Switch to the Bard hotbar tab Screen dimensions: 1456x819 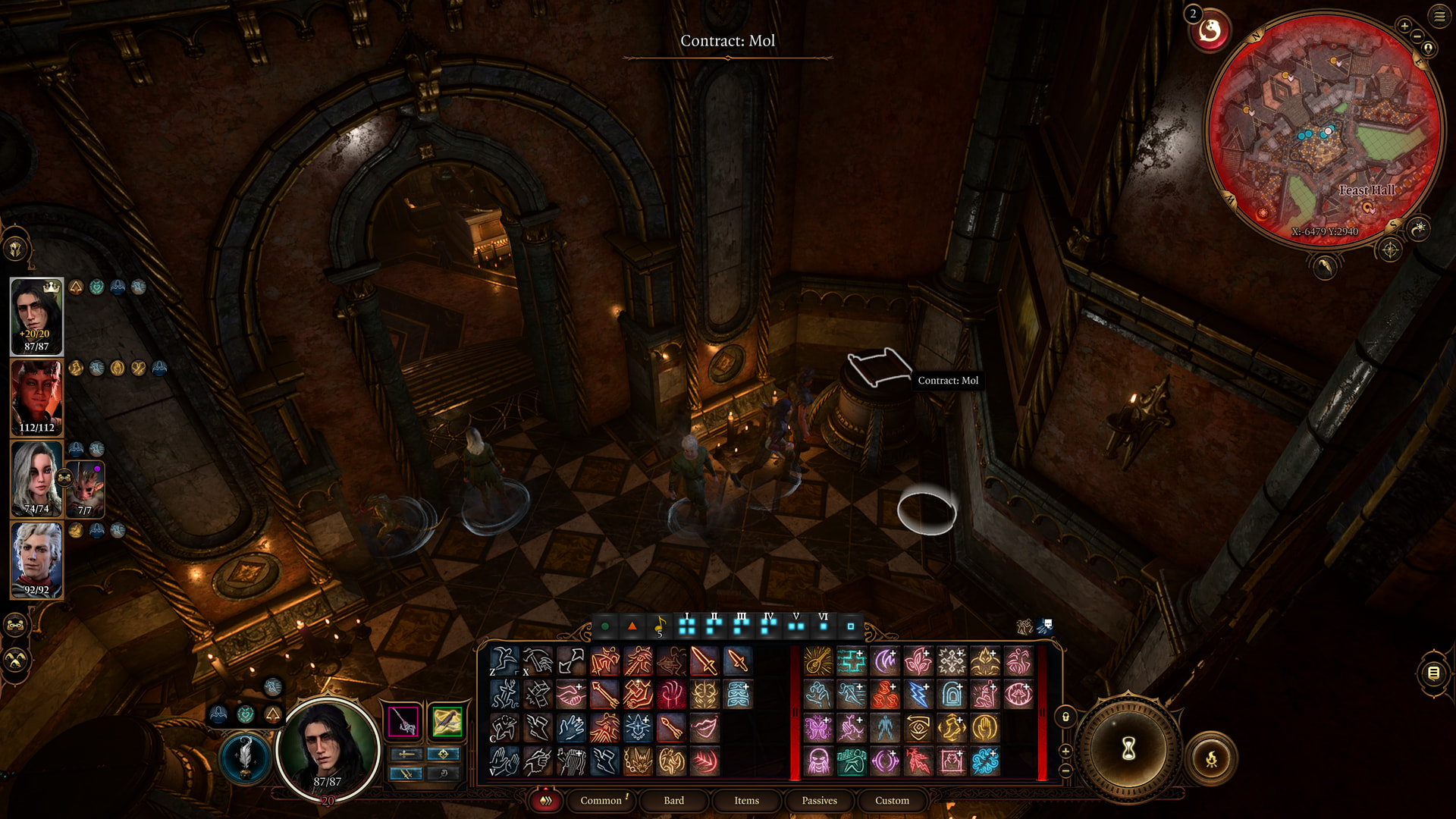pyautogui.click(x=673, y=800)
